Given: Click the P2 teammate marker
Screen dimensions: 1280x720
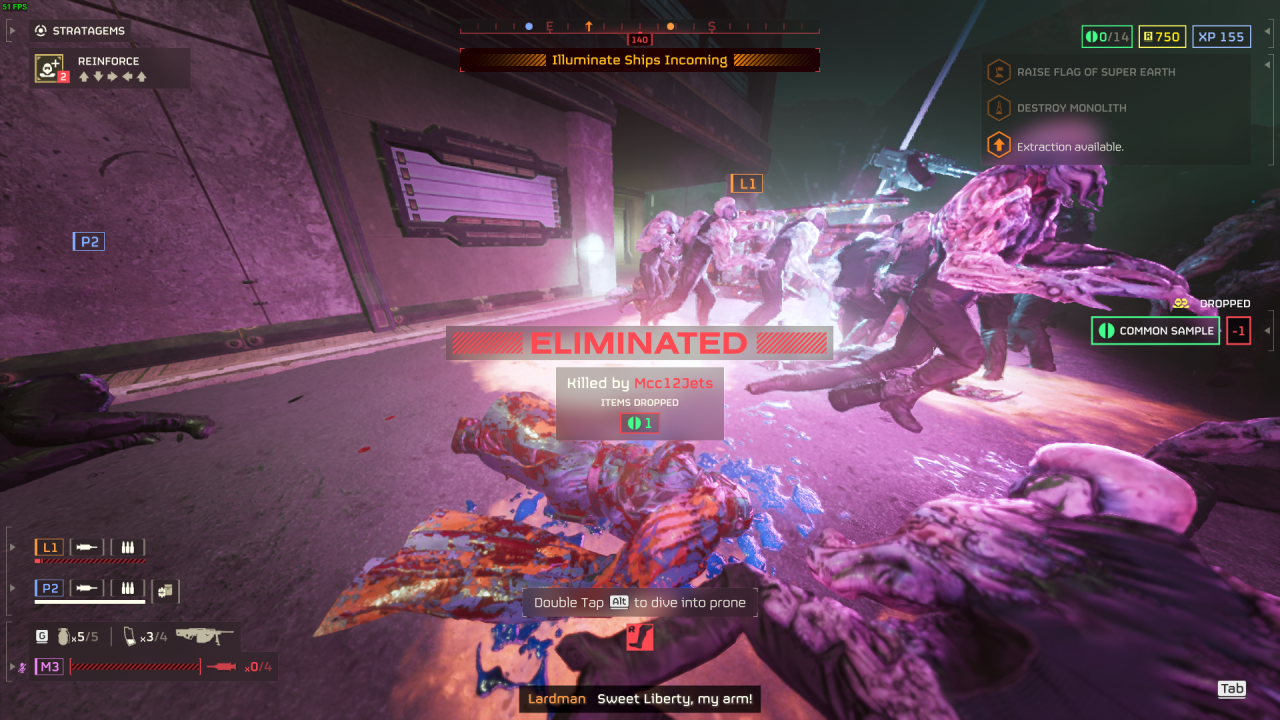Looking at the screenshot, I should pos(89,241).
